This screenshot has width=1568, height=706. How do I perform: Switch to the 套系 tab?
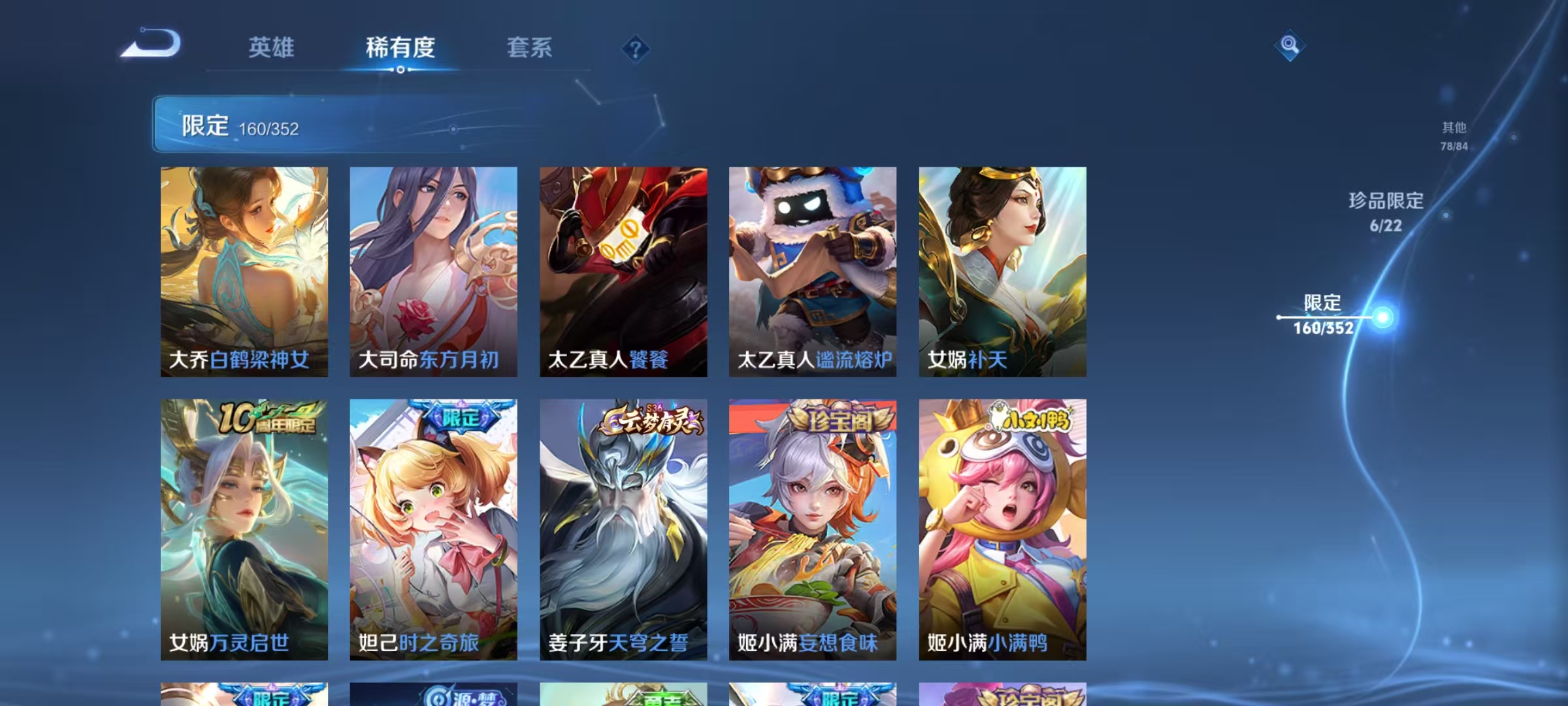click(x=530, y=47)
